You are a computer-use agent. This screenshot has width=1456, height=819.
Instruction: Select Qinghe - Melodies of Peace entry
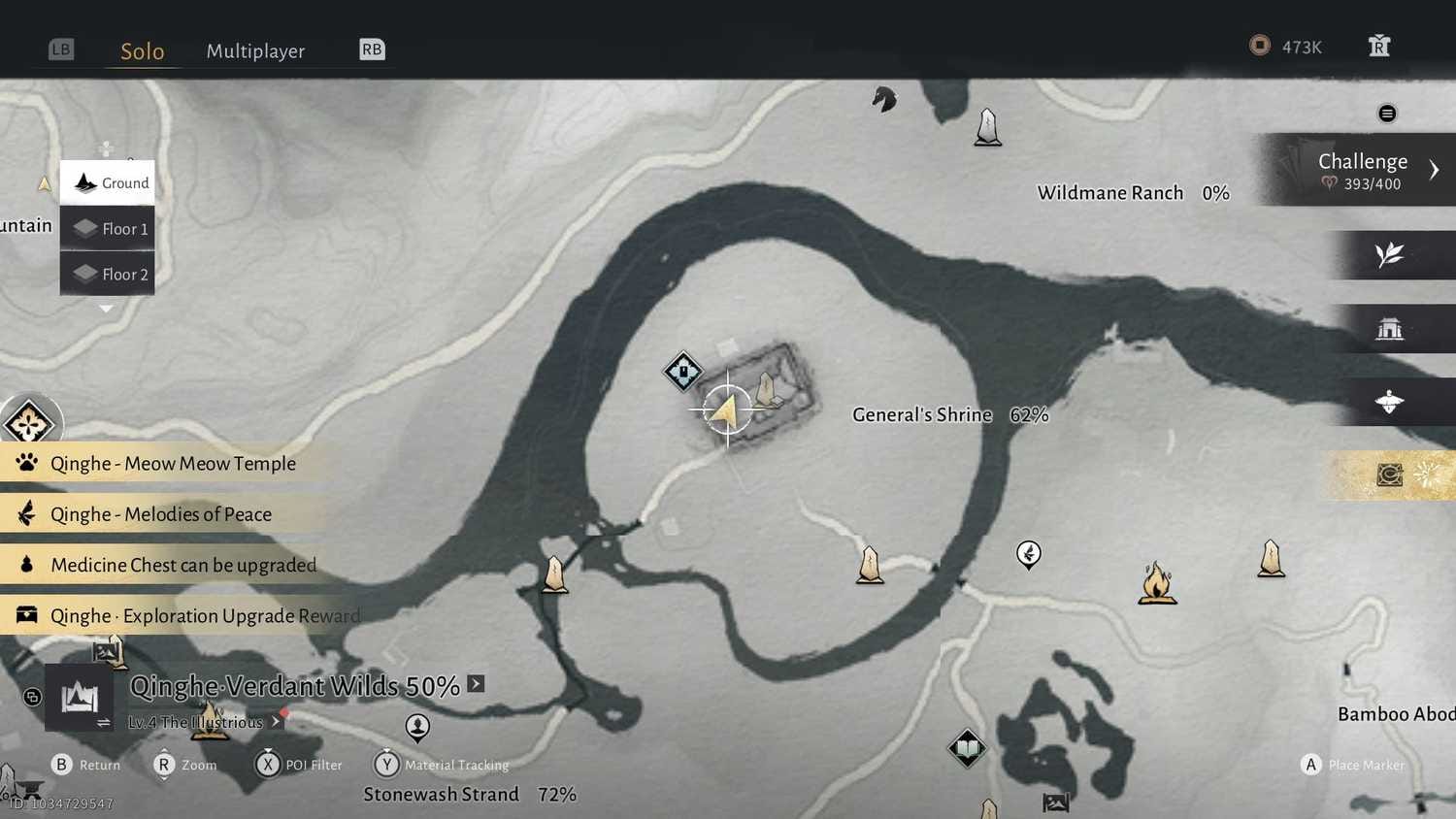160,514
